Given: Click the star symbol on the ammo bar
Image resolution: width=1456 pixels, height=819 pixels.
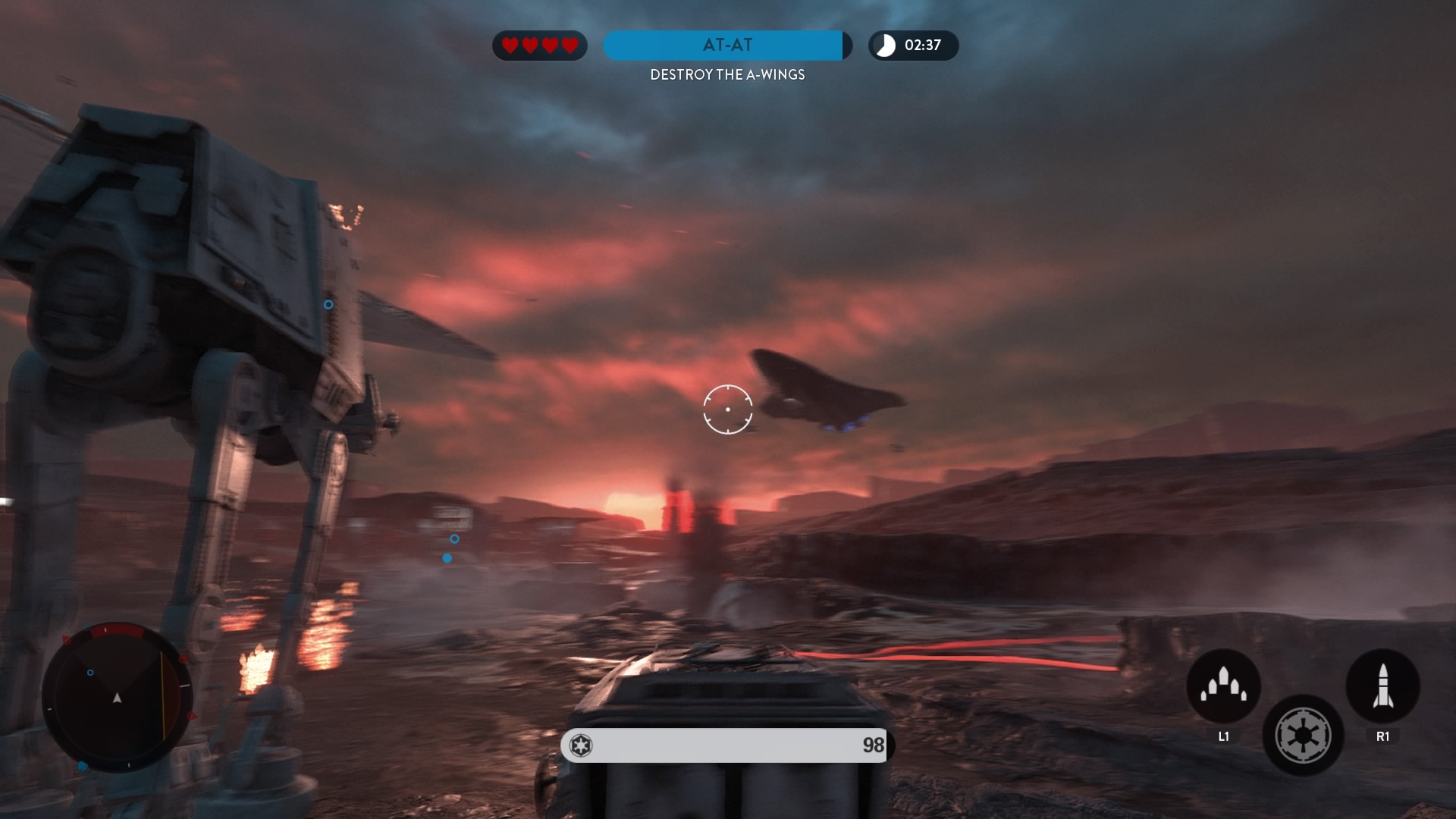Looking at the screenshot, I should pos(581,745).
